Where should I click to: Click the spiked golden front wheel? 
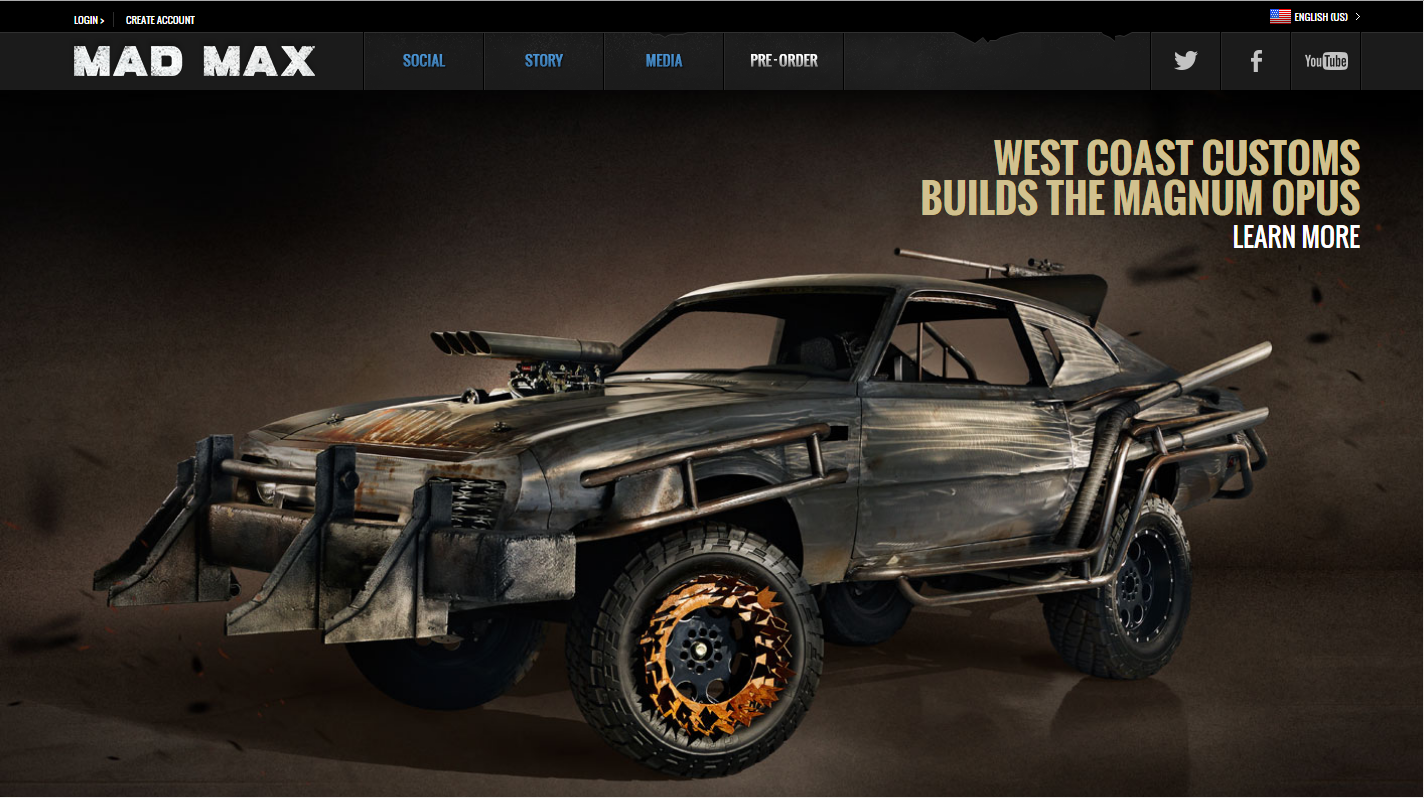[x=700, y=650]
